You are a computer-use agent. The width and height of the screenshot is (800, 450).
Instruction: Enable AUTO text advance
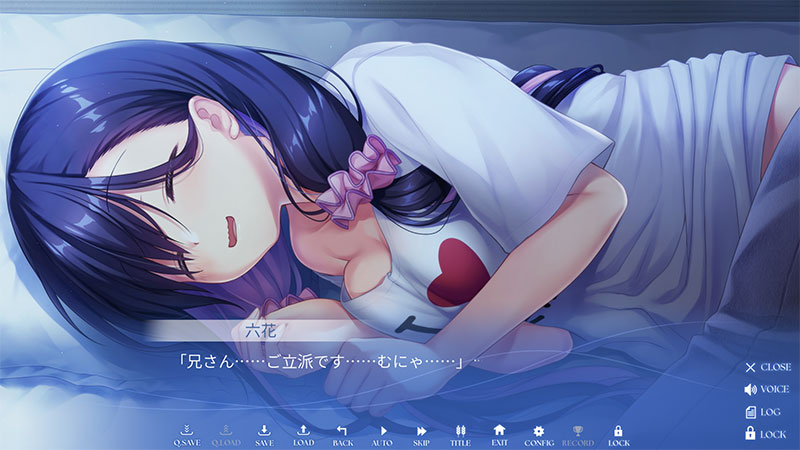coord(381,434)
